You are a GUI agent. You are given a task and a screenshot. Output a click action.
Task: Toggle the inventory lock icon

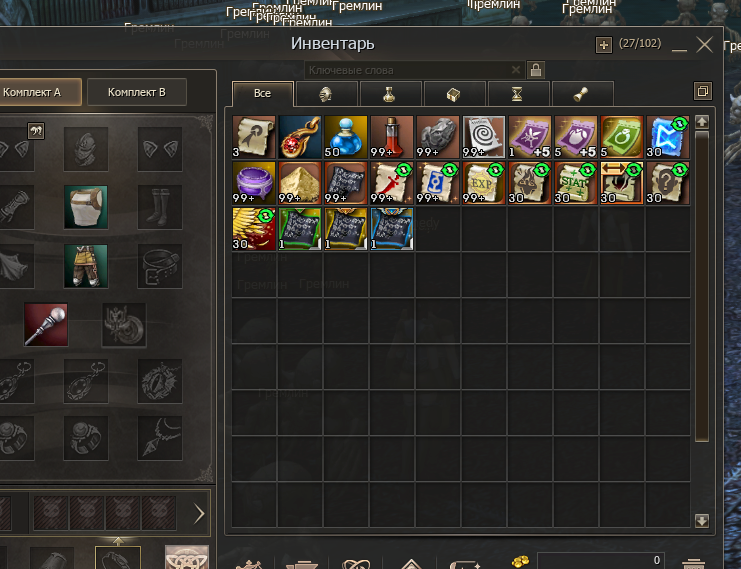point(536,70)
